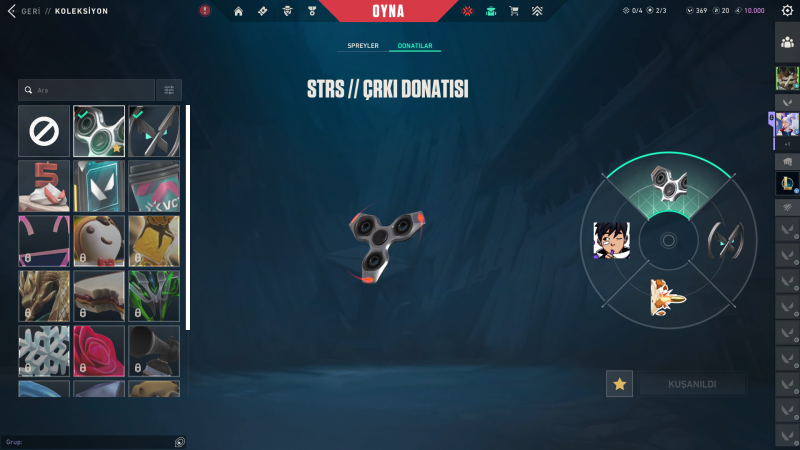
Task: Select the top wheel slot with spinner
Action: pos(667,184)
